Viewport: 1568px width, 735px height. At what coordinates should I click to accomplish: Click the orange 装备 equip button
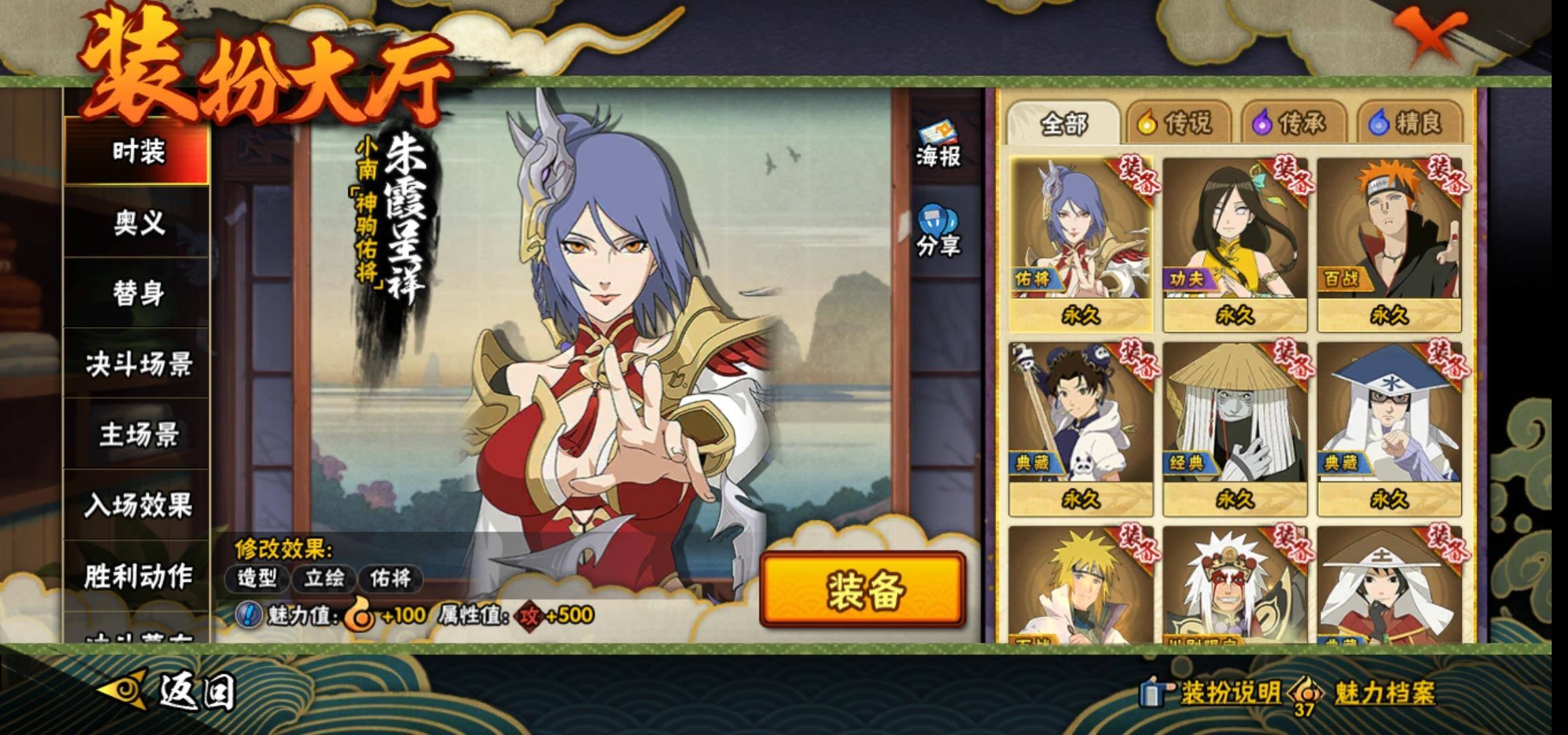point(863,589)
